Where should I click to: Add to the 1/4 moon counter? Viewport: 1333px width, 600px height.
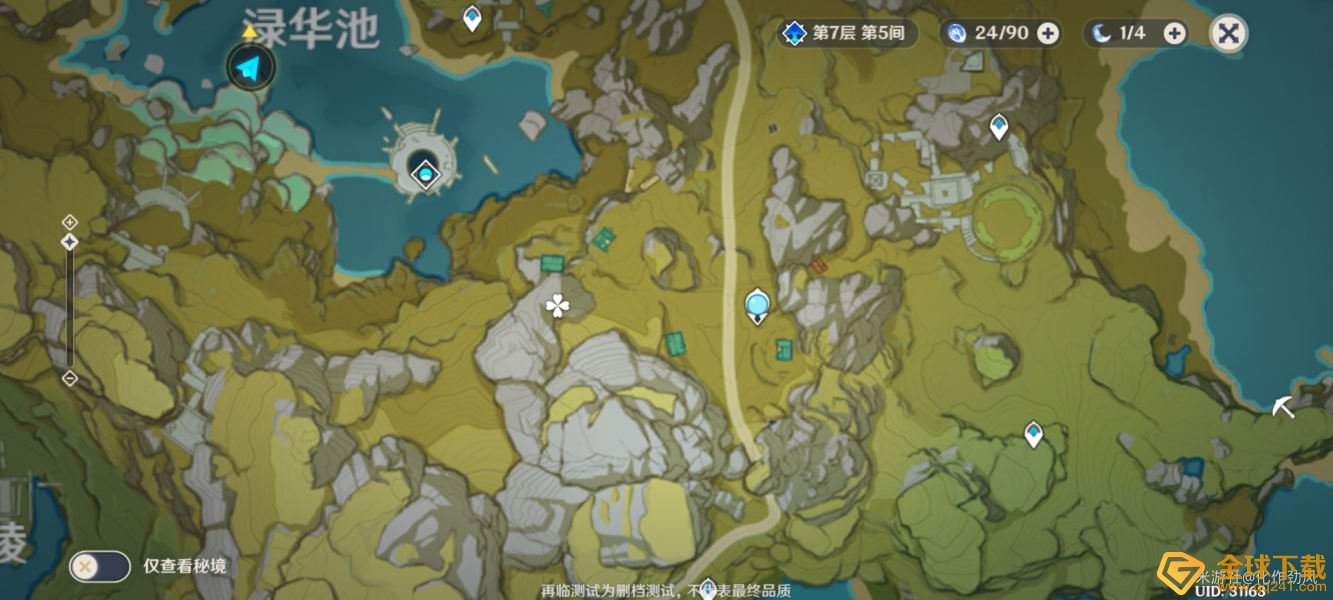click(x=1175, y=33)
